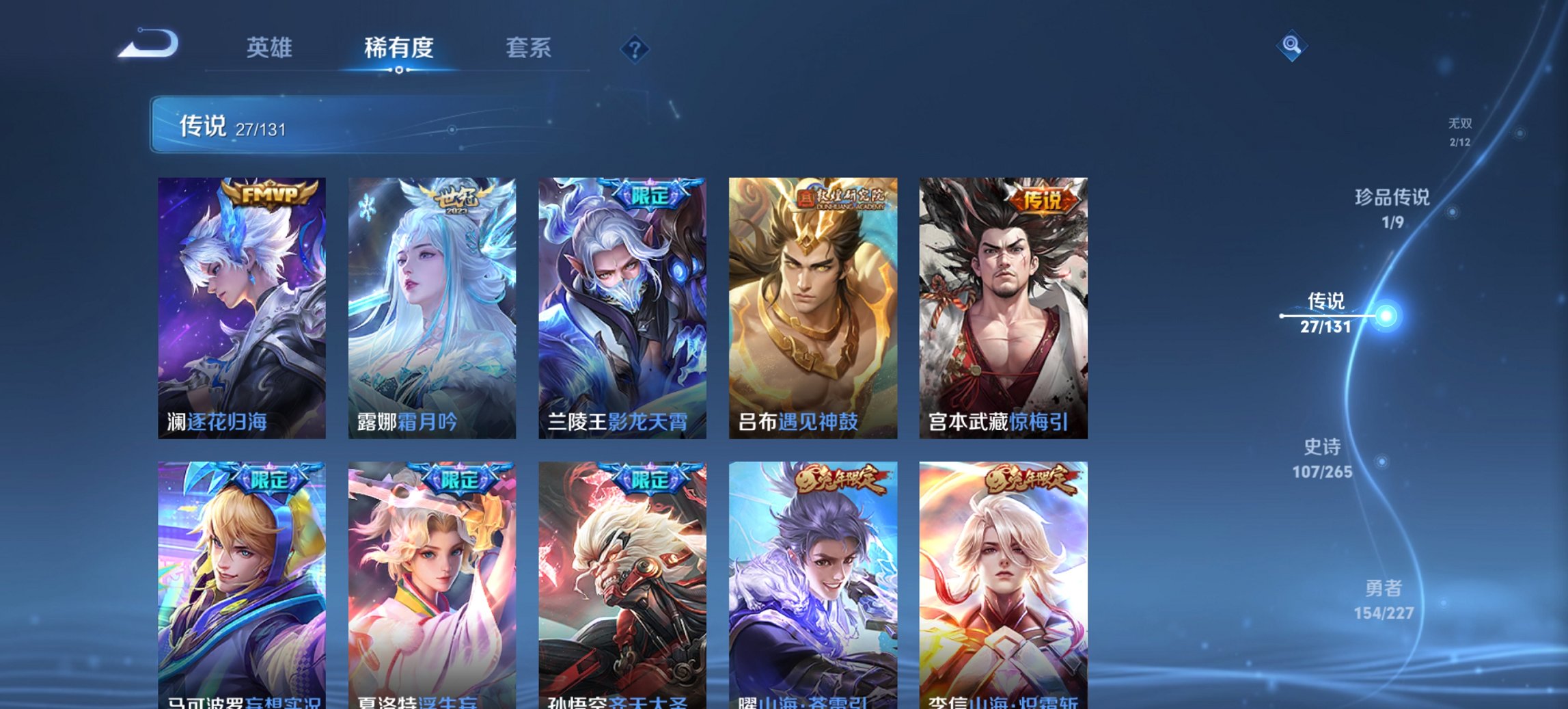Image resolution: width=1568 pixels, height=709 pixels.
Task: Click the 敦煌研究院 badge on 吕布's skin
Action: [842, 198]
